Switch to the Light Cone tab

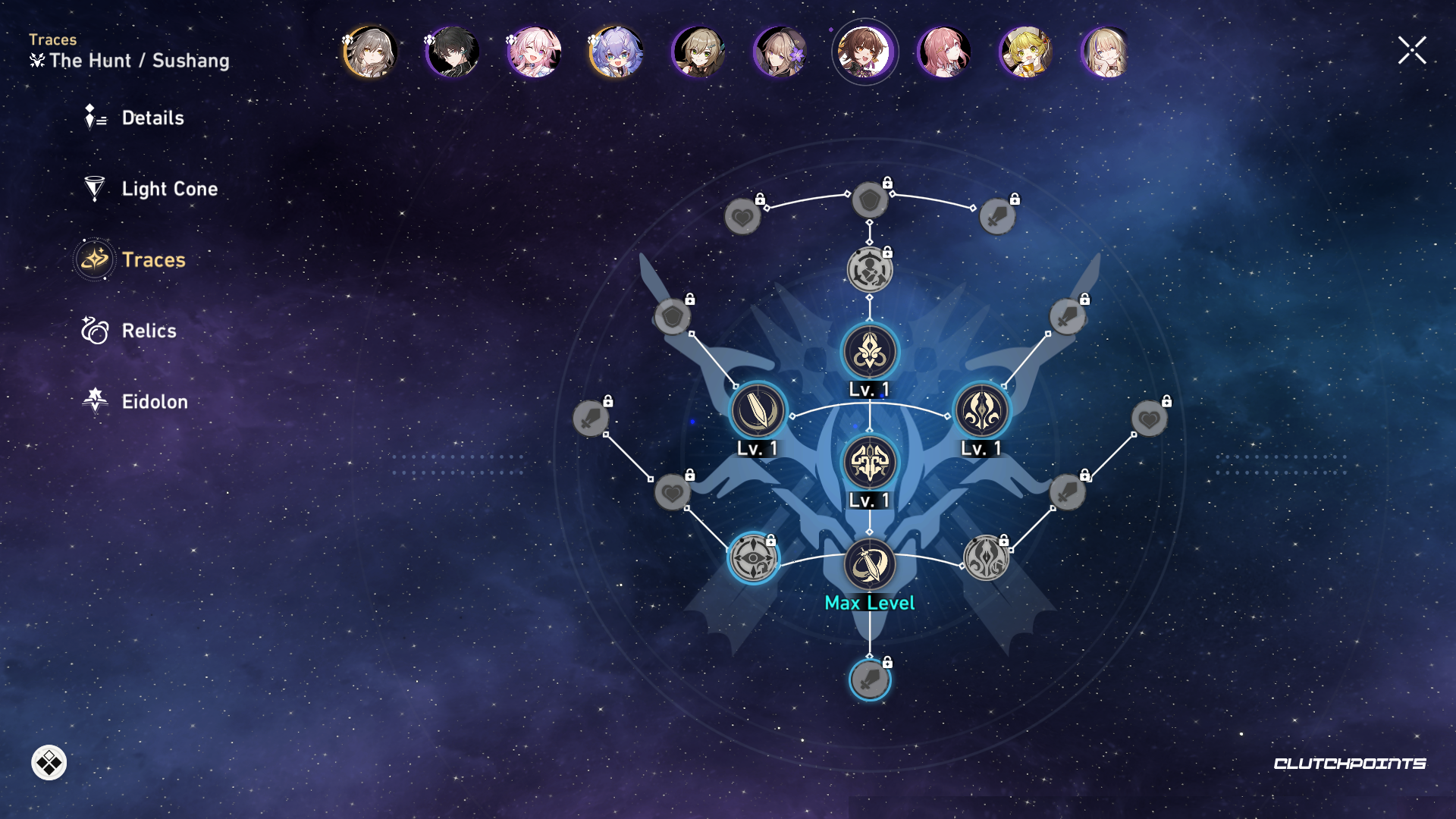coord(168,189)
